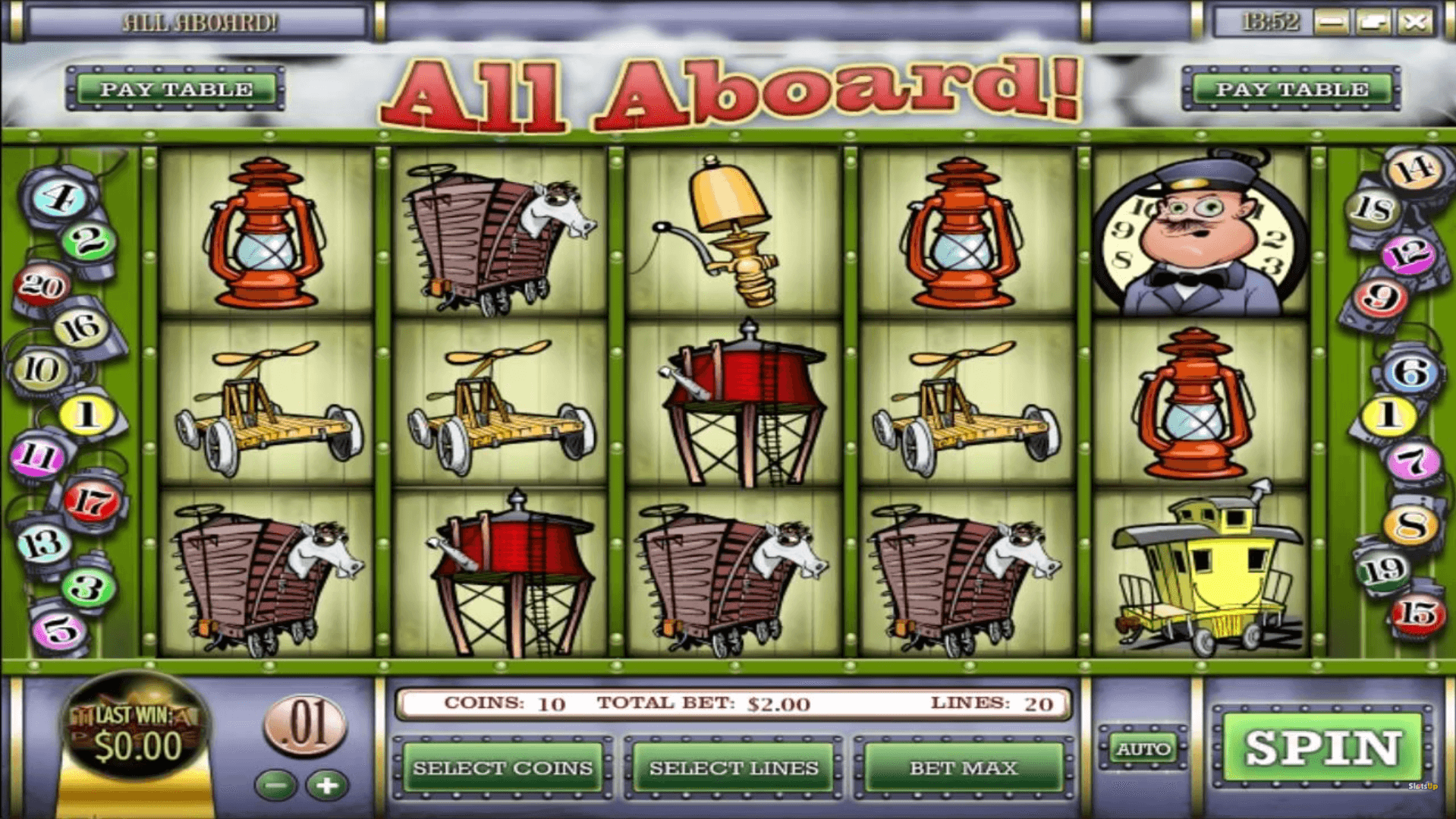Decrease coin value with the minus button
Viewport: 1456px width, 819px height.
click(x=276, y=786)
